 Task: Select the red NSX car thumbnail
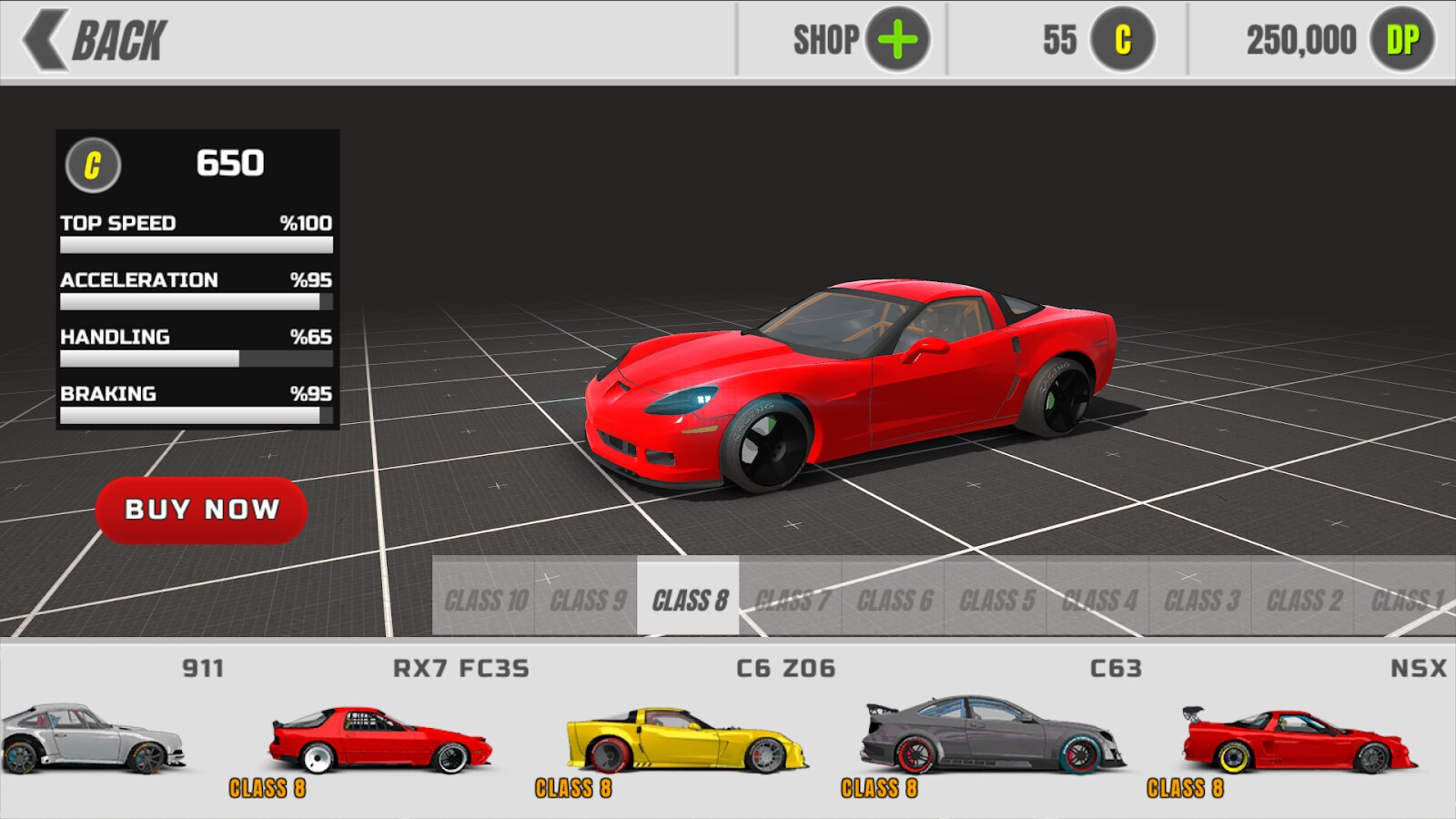[x=1299, y=741]
